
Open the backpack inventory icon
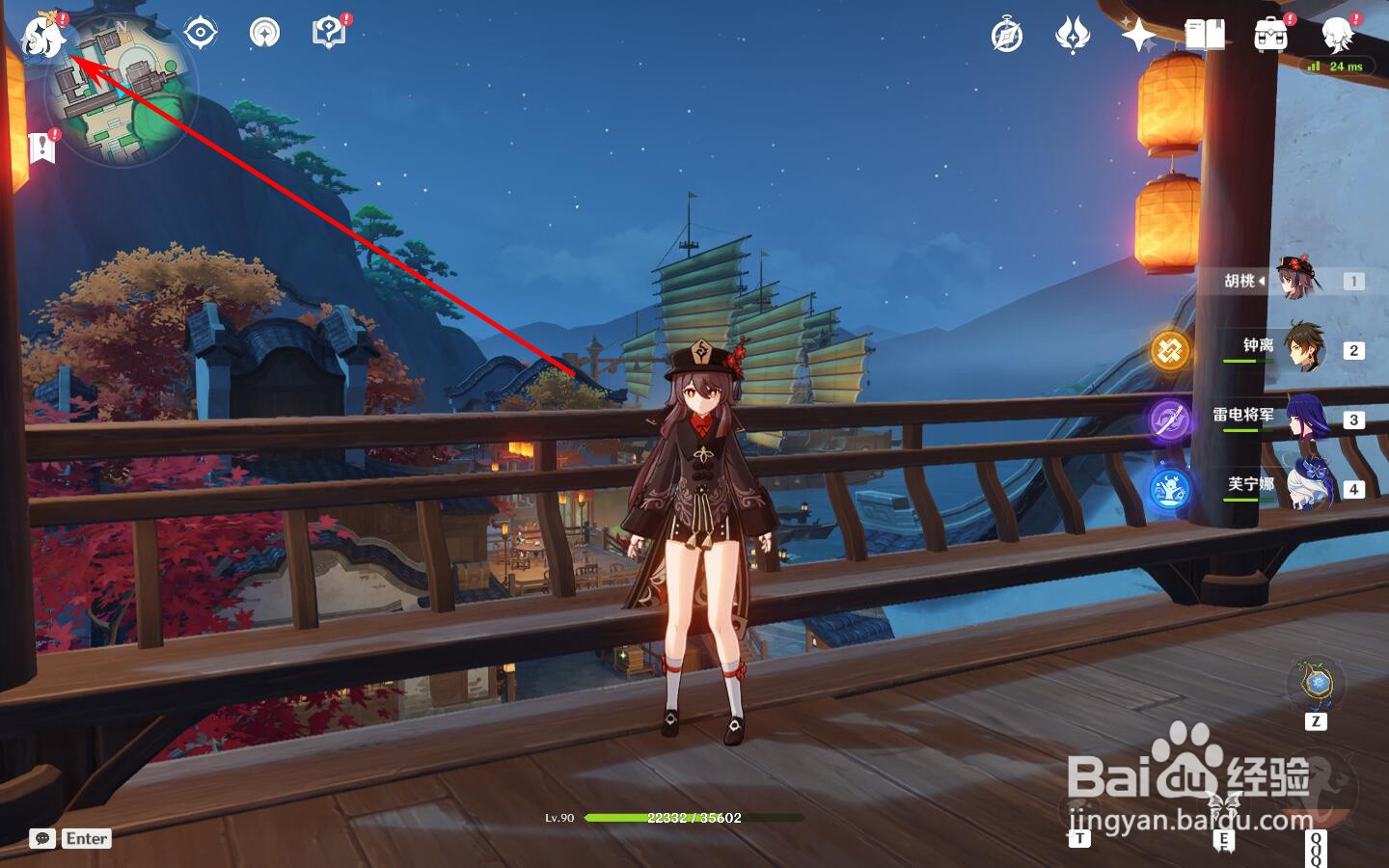(1270, 37)
